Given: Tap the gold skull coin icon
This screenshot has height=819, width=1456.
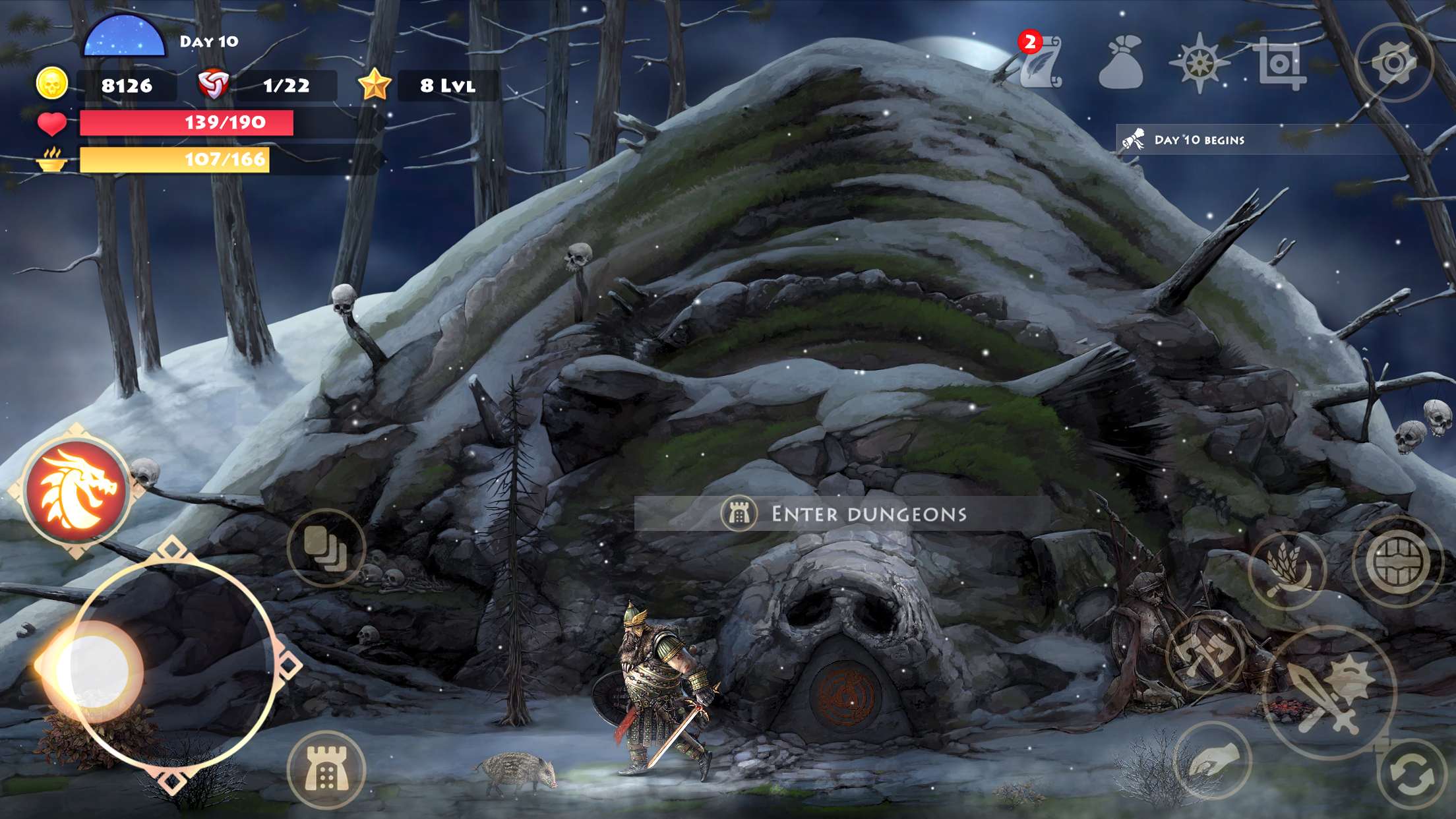Looking at the screenshot, I should tap(51, 84).
